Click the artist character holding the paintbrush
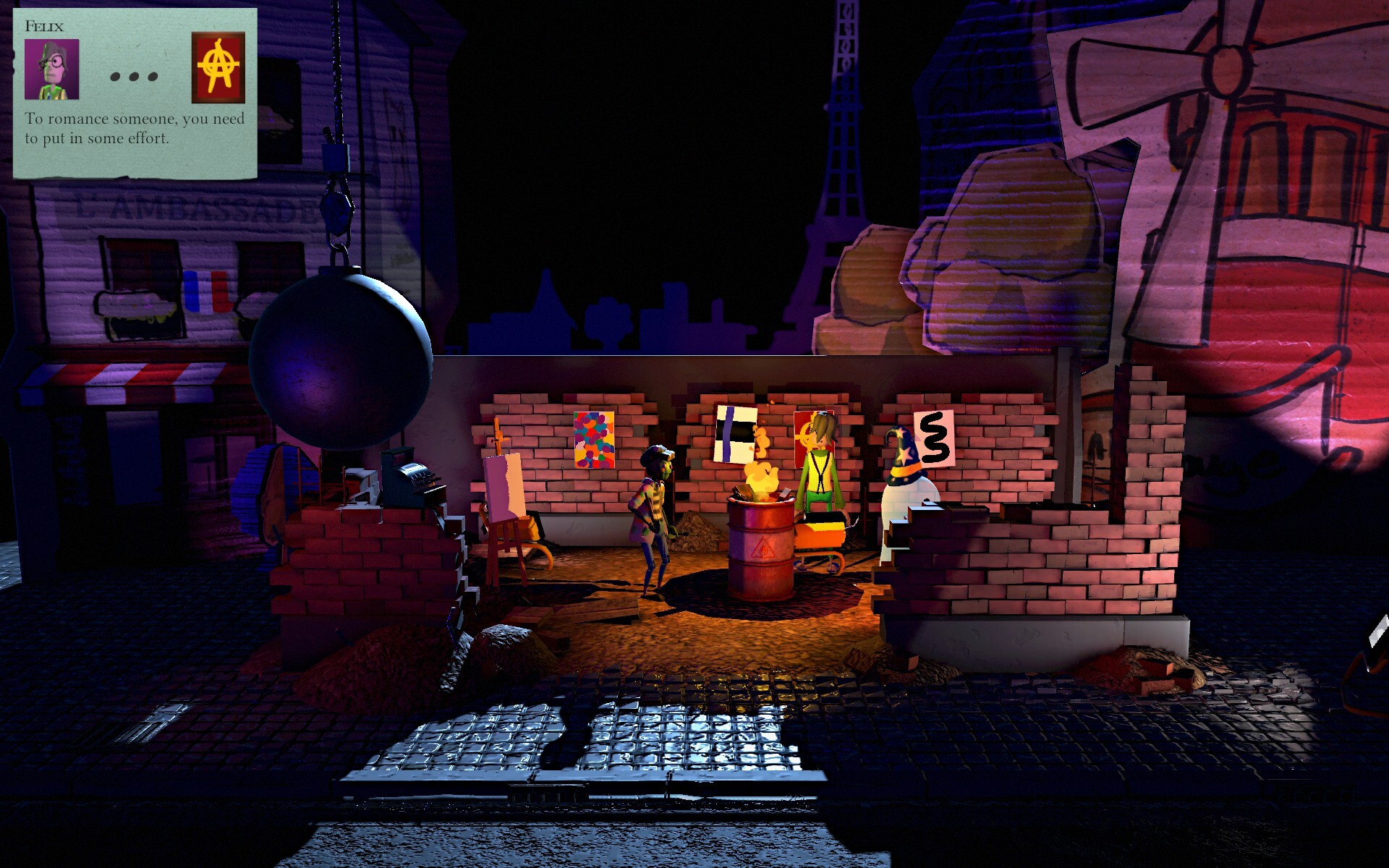1389x868 pixels. pyautogui.click(x=655, y=514)
